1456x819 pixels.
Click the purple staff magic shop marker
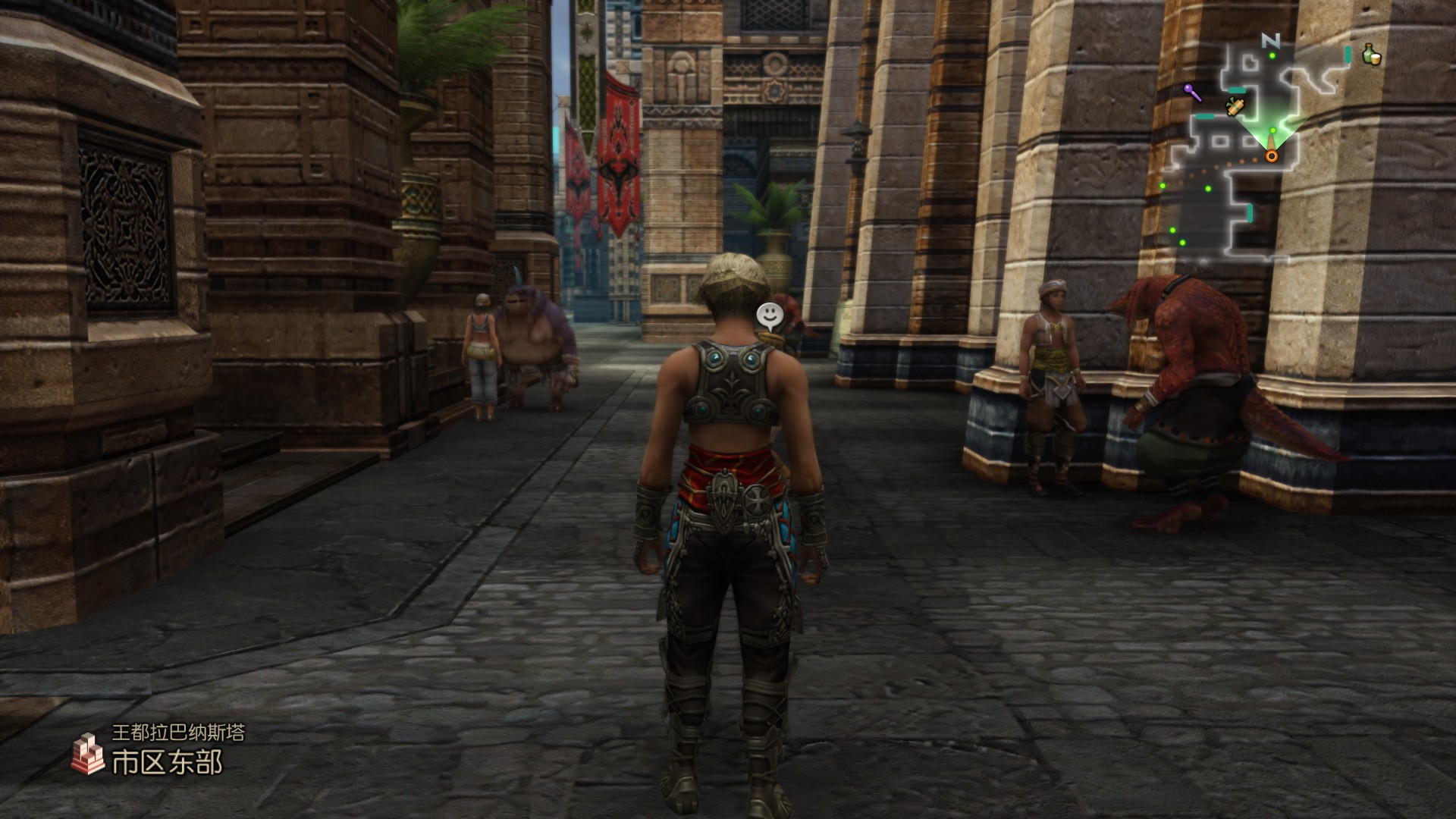(x=1192, y=93)
